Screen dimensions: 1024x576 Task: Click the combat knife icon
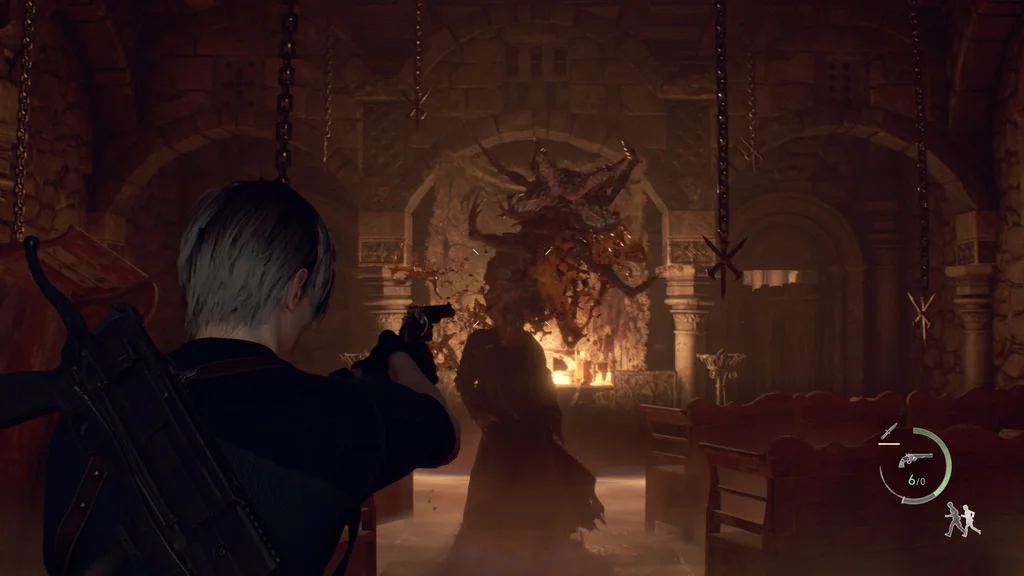[x=887, y=432]
